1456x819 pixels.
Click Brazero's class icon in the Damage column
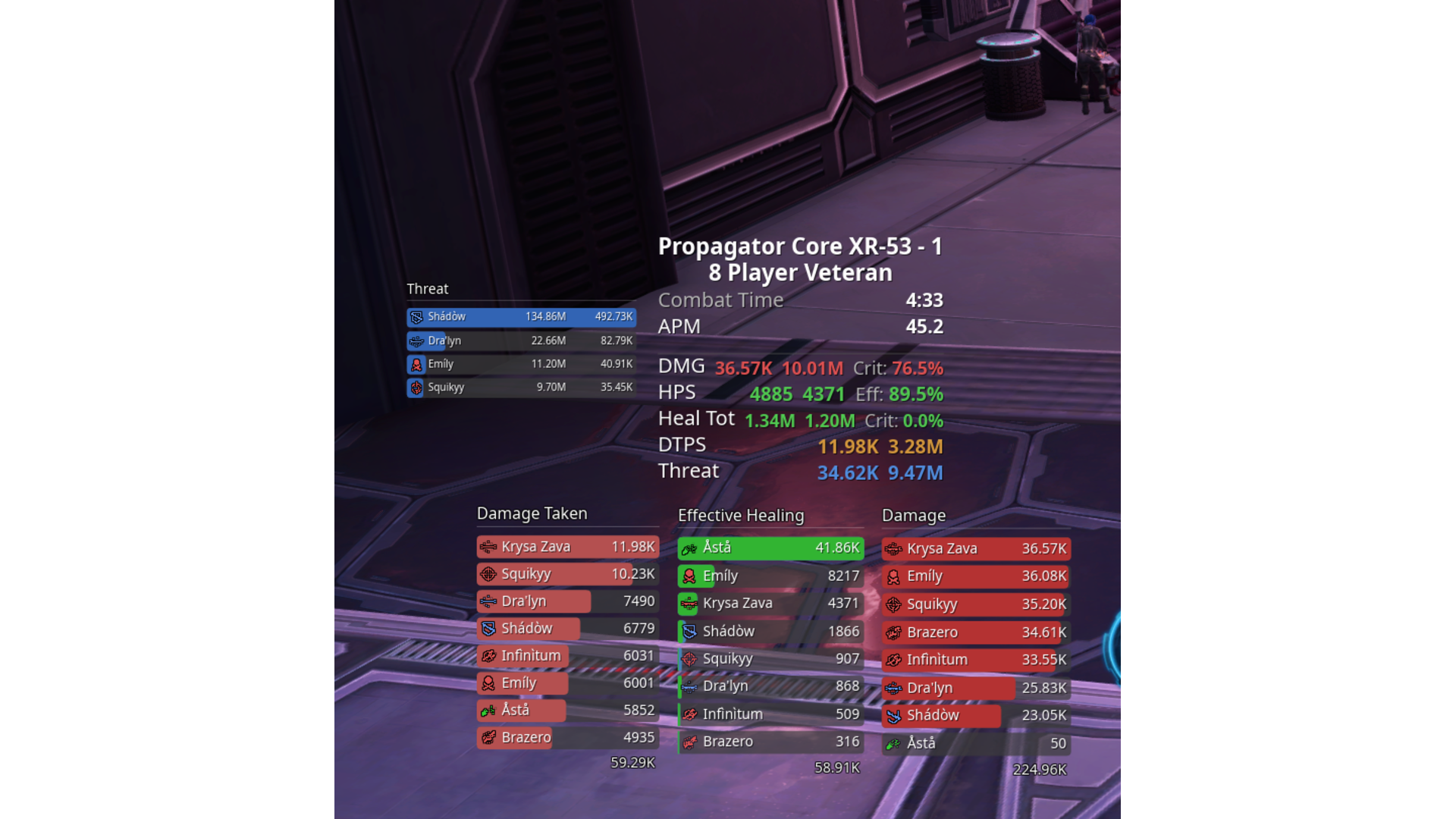[x=893, y=632]
